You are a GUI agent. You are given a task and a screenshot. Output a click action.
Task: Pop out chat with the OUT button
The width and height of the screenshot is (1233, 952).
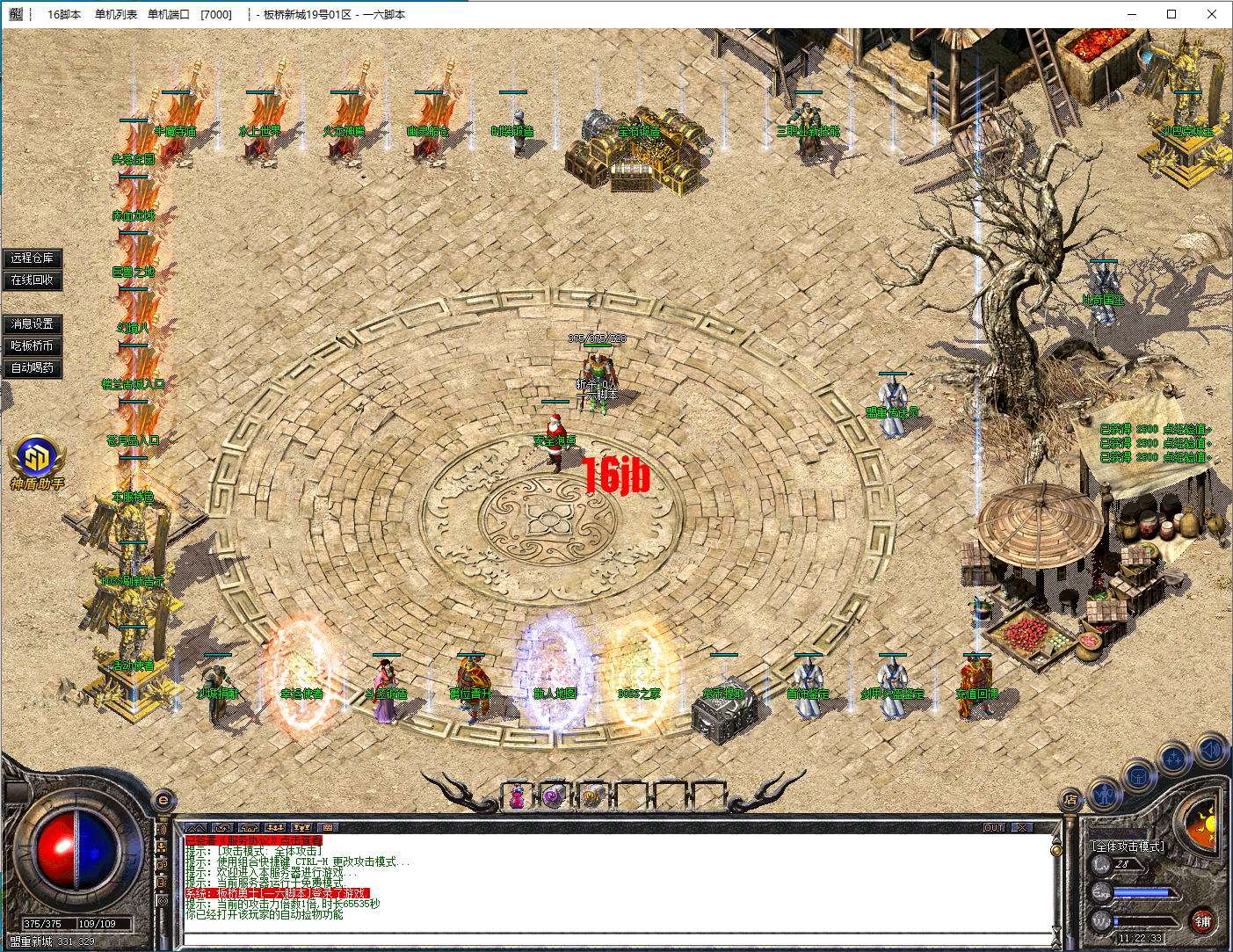(x=994, y=827)
